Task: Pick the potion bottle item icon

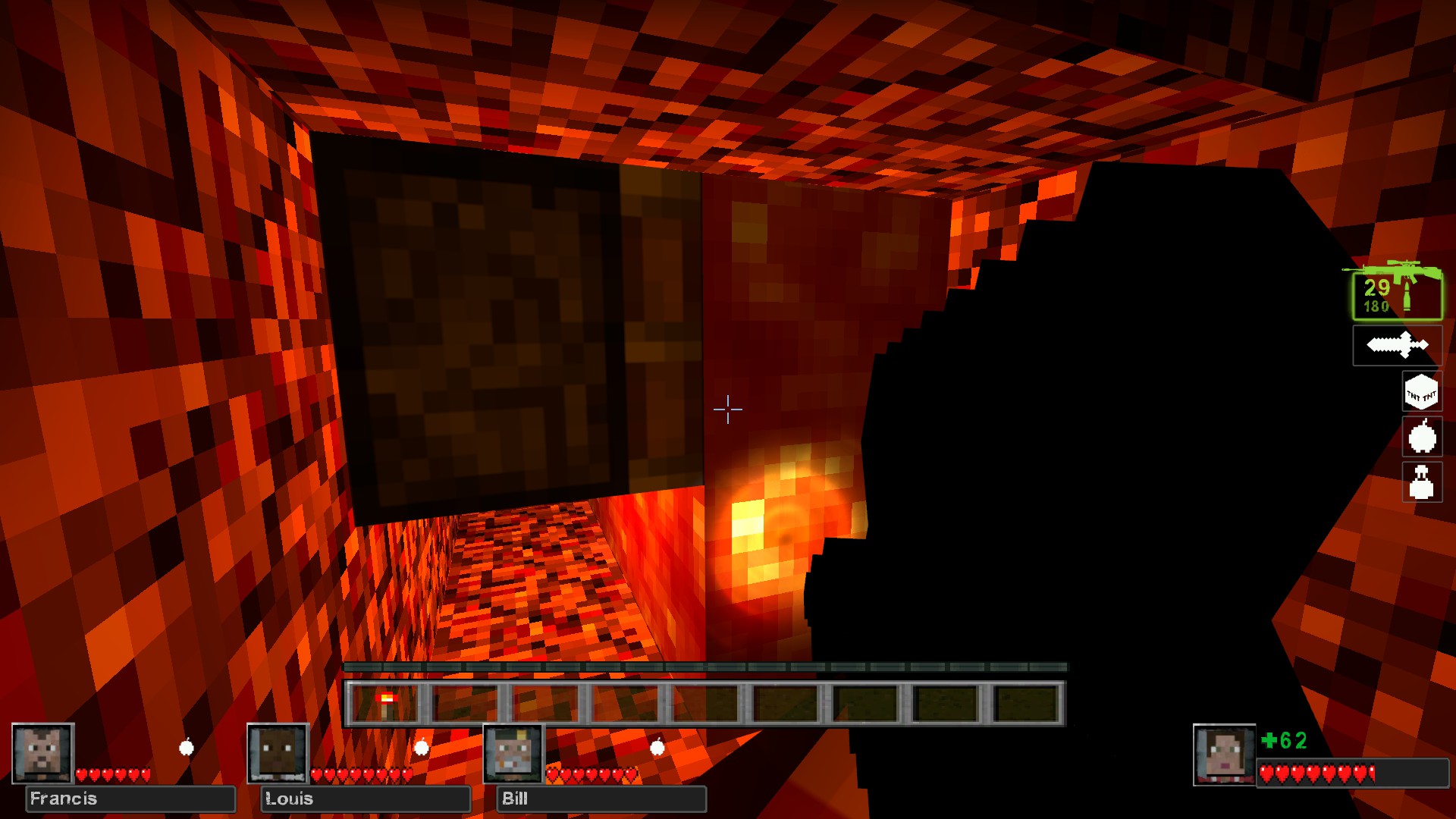Action: click(1422, 482)
